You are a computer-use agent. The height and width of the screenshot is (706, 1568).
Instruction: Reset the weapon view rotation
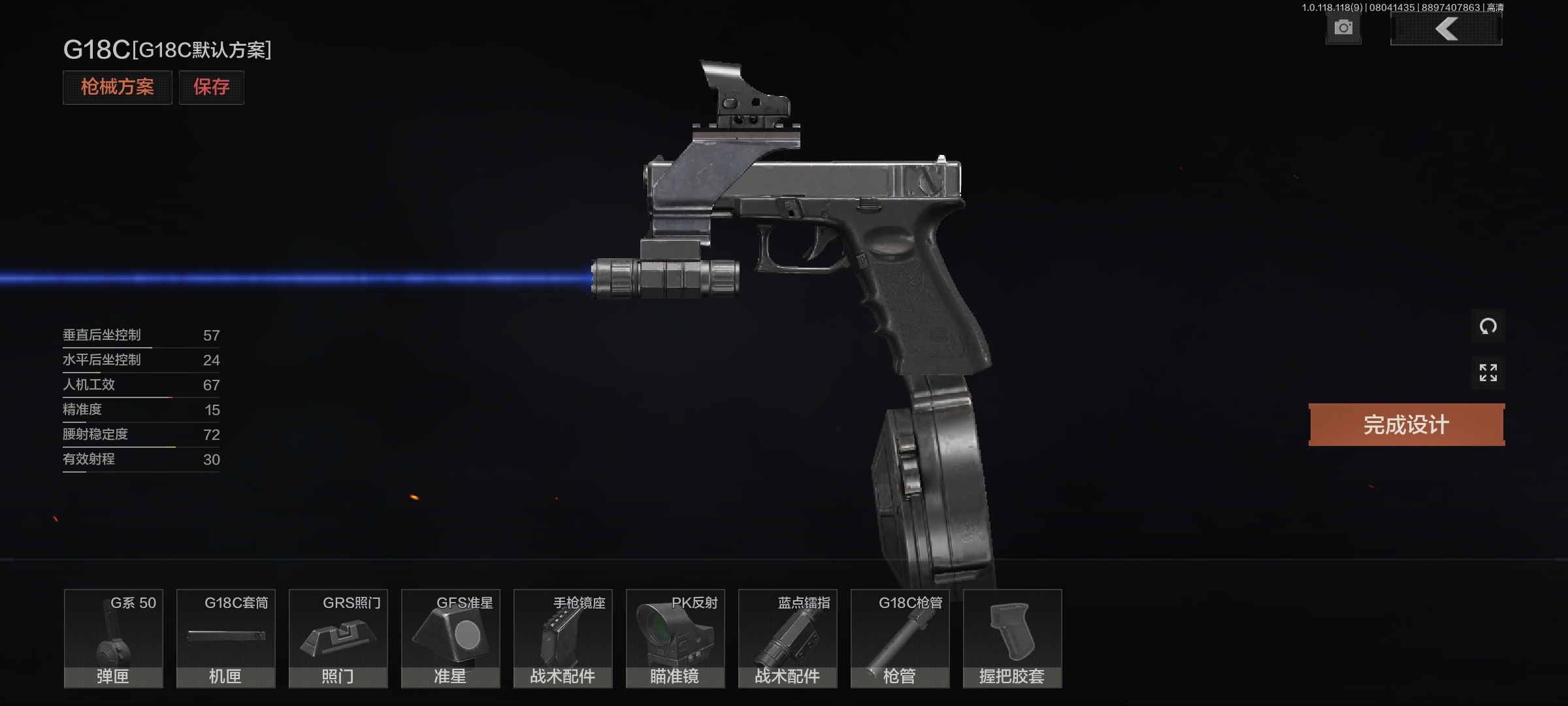[x=1488, y=326]
